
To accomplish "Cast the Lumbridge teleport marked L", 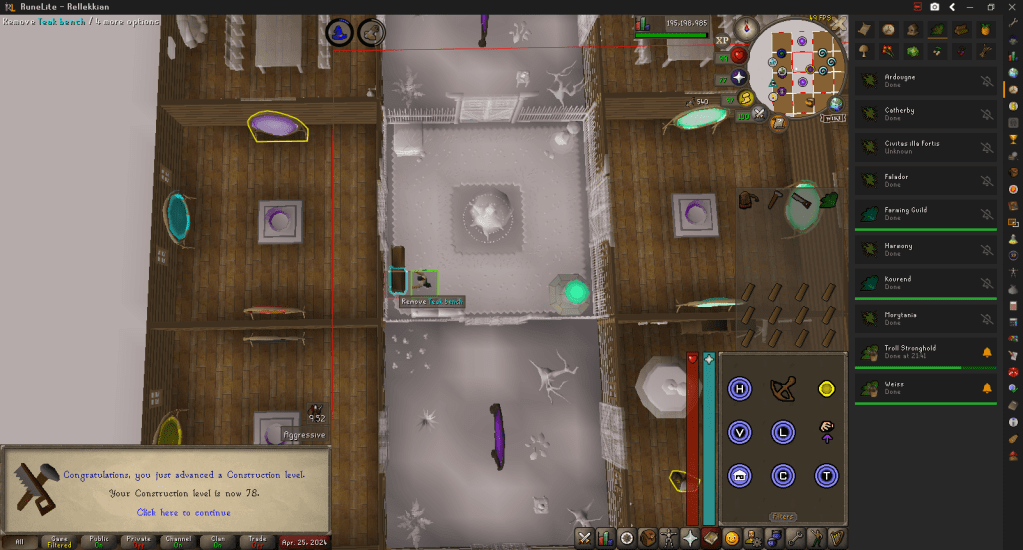I will pyautogui.click(x=783, y=431).
